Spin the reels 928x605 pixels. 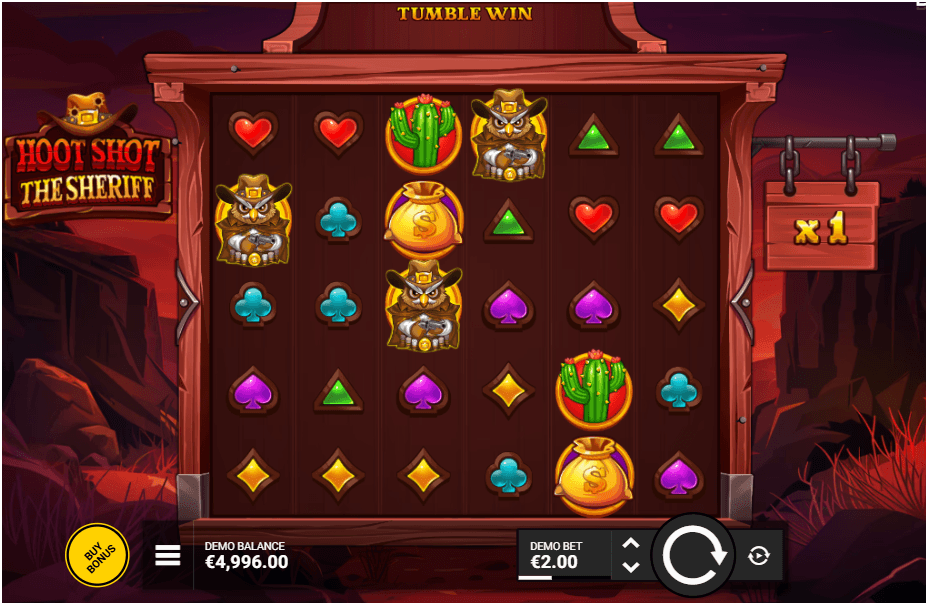(693, 555)
